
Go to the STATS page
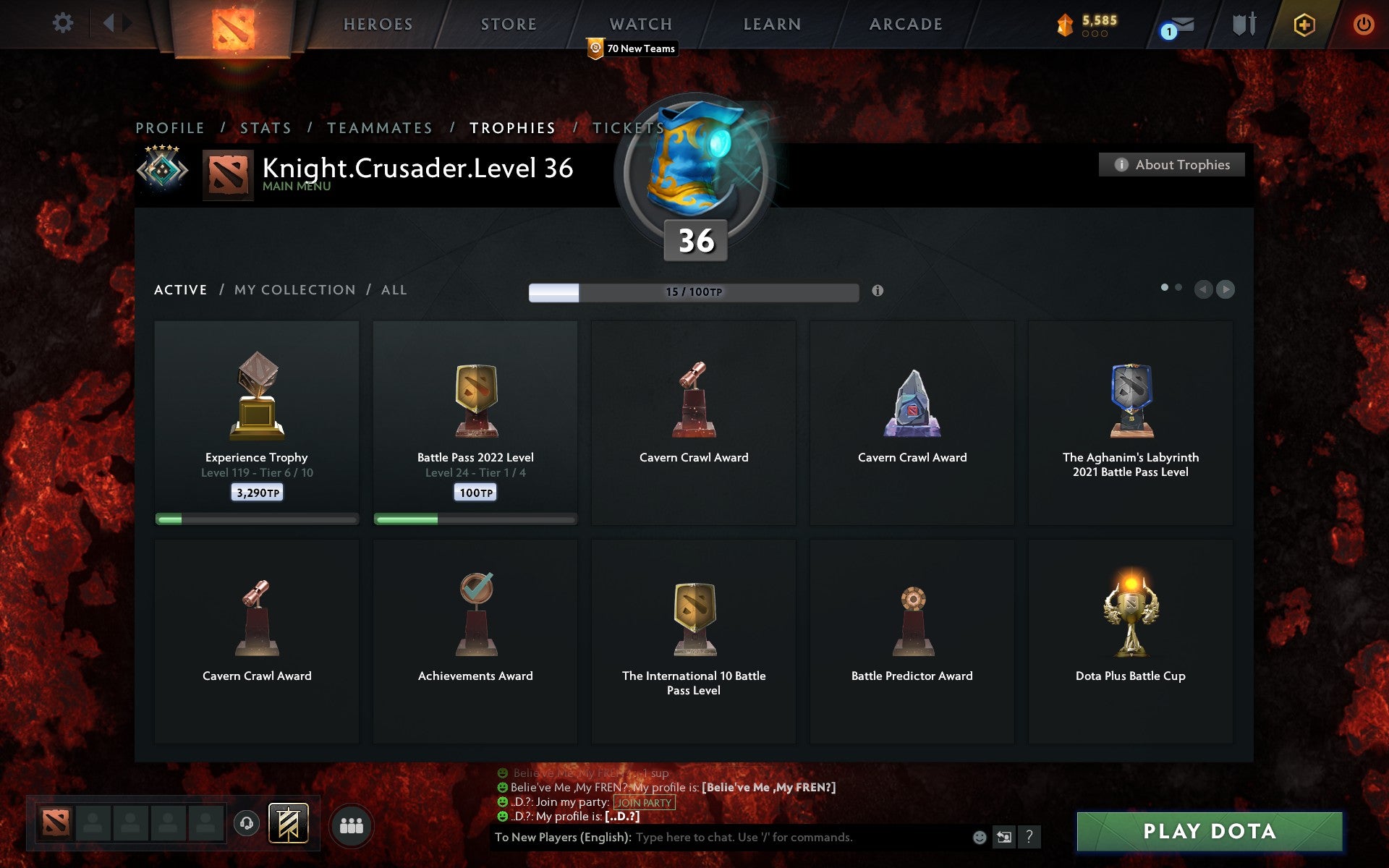266,127
